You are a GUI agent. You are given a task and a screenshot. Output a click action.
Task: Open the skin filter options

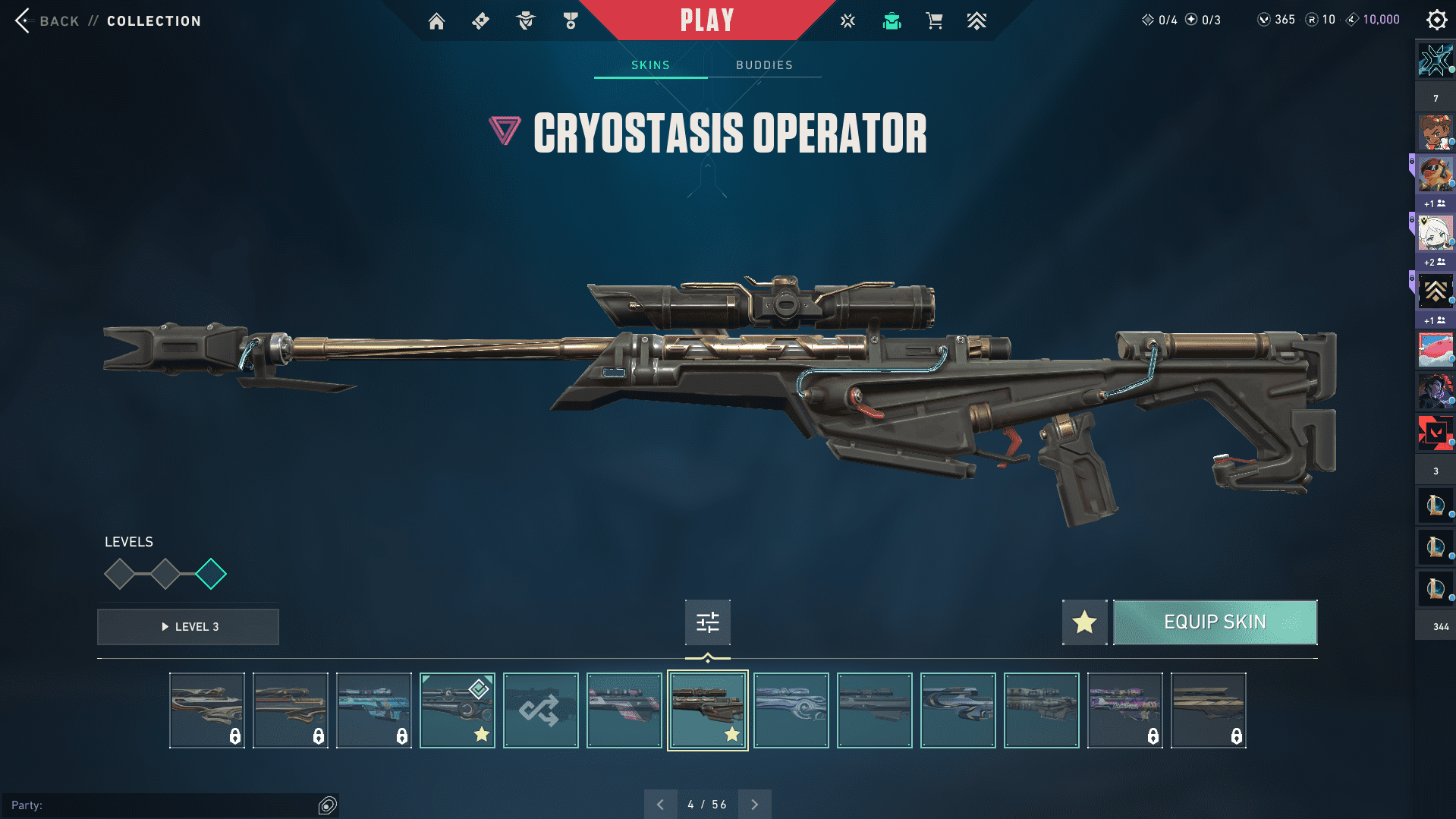(x=707, y=622)
